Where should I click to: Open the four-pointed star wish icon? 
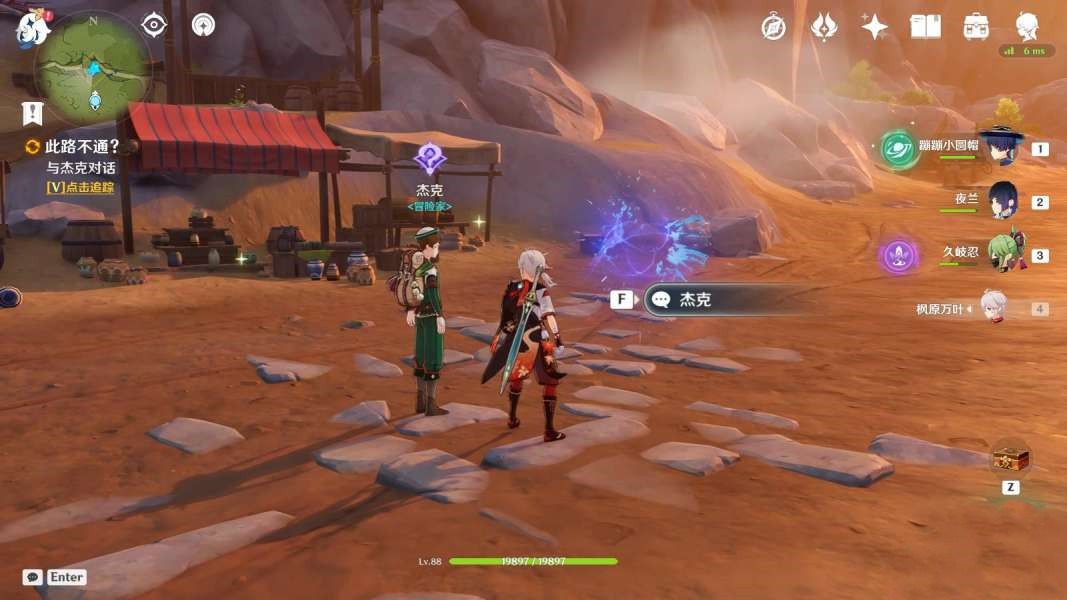coord(874,27)
